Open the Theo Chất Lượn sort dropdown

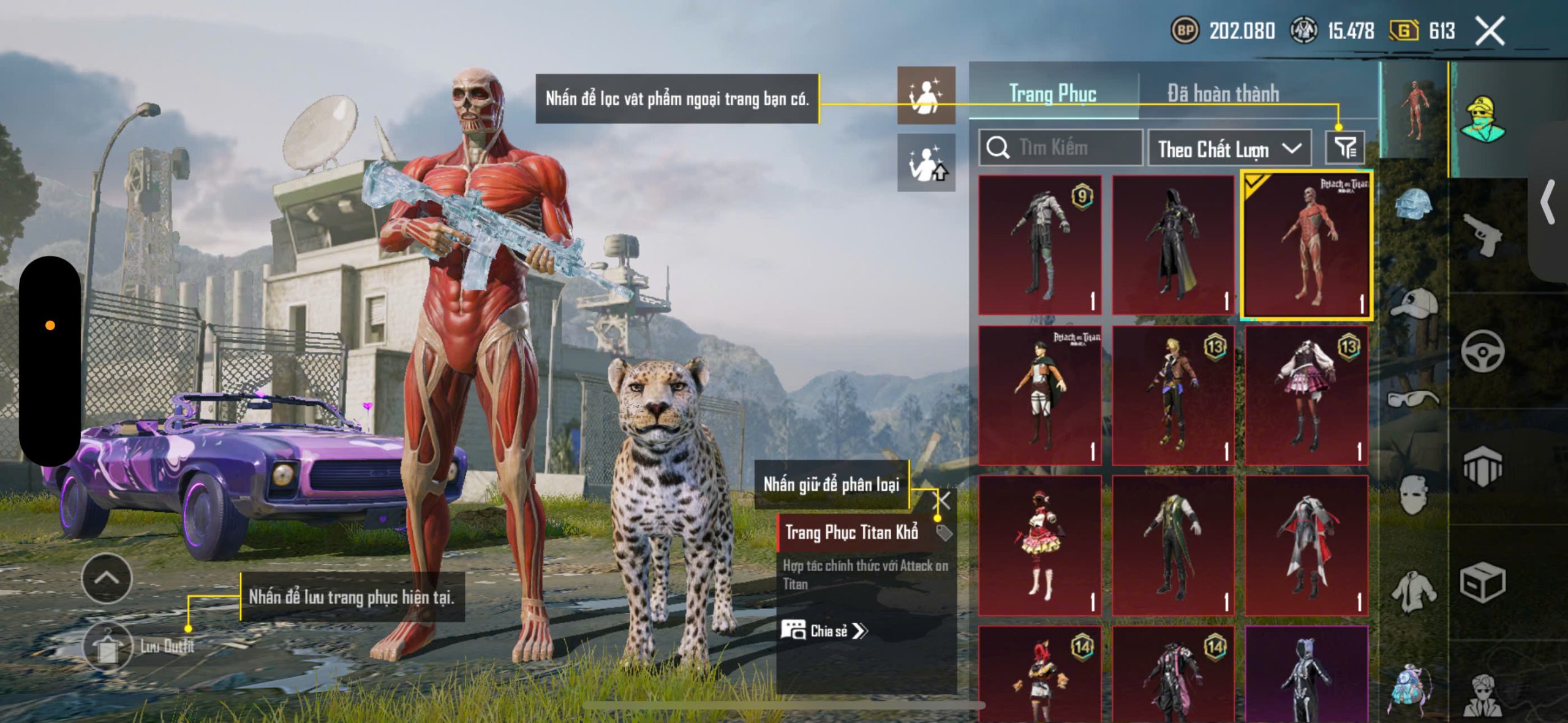(x=1229, y=149)
